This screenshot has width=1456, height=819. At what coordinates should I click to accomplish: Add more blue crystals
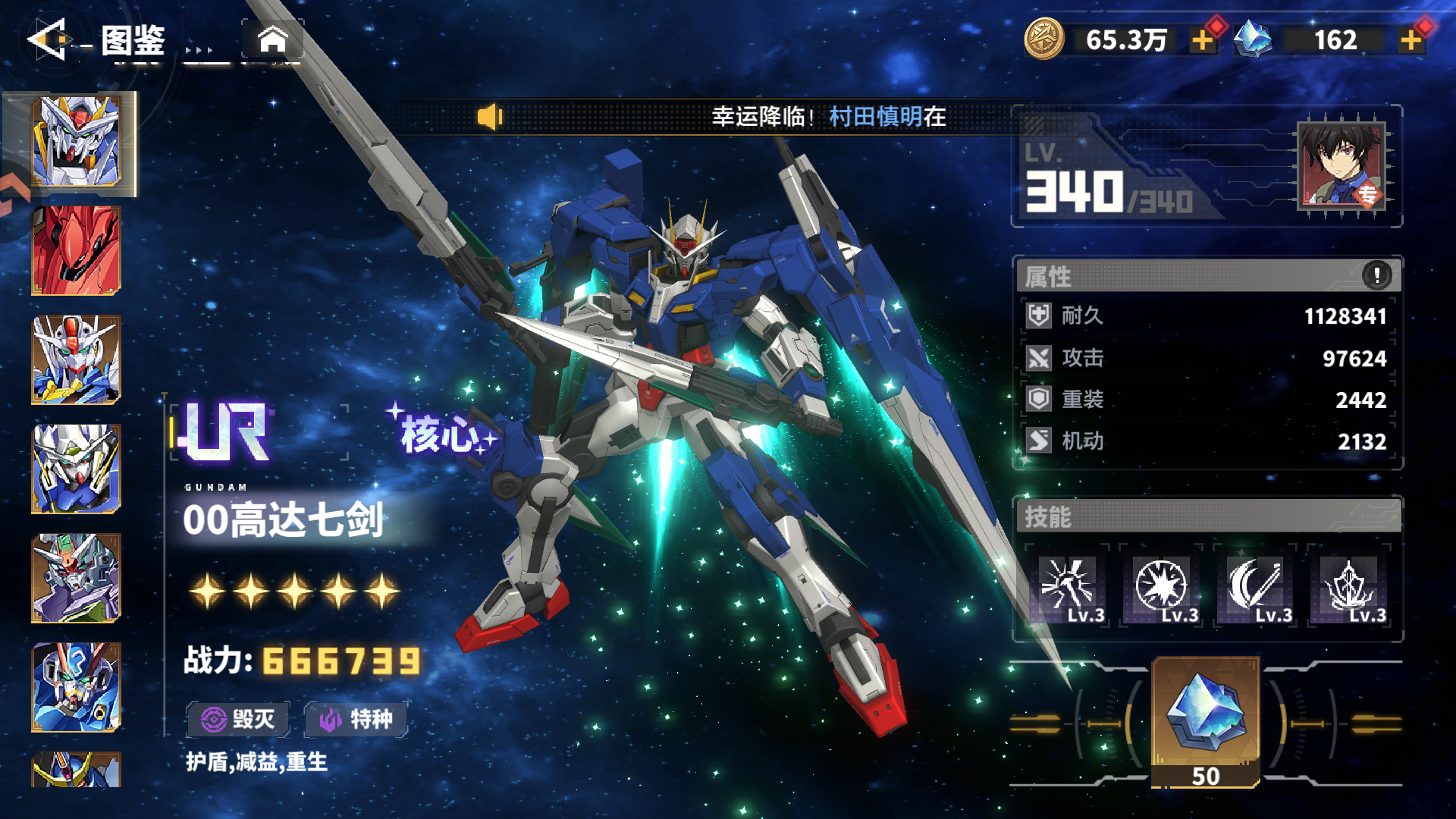(x=1410, y=39)
